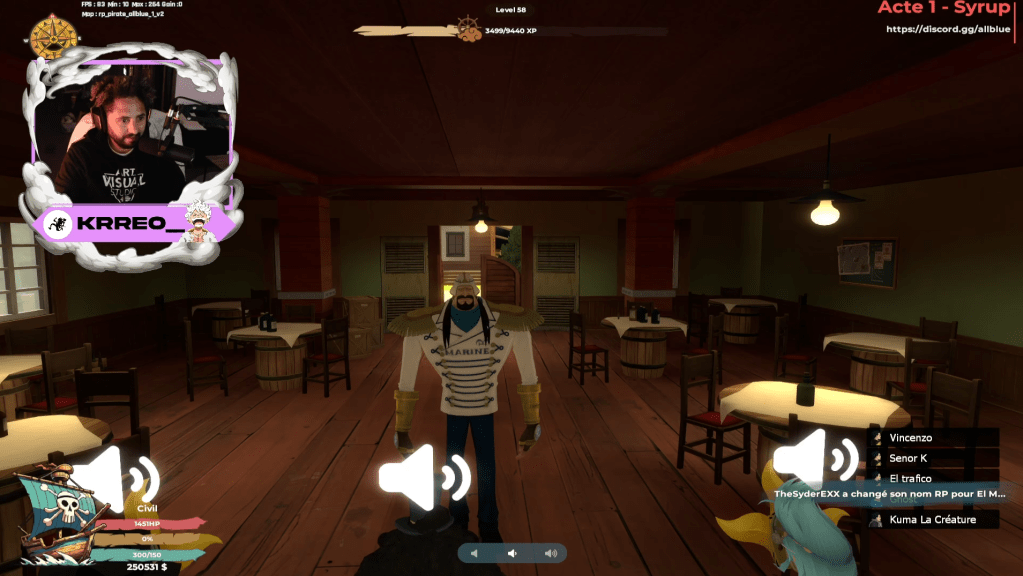Choose El trafico from the player list

[910, 478]
